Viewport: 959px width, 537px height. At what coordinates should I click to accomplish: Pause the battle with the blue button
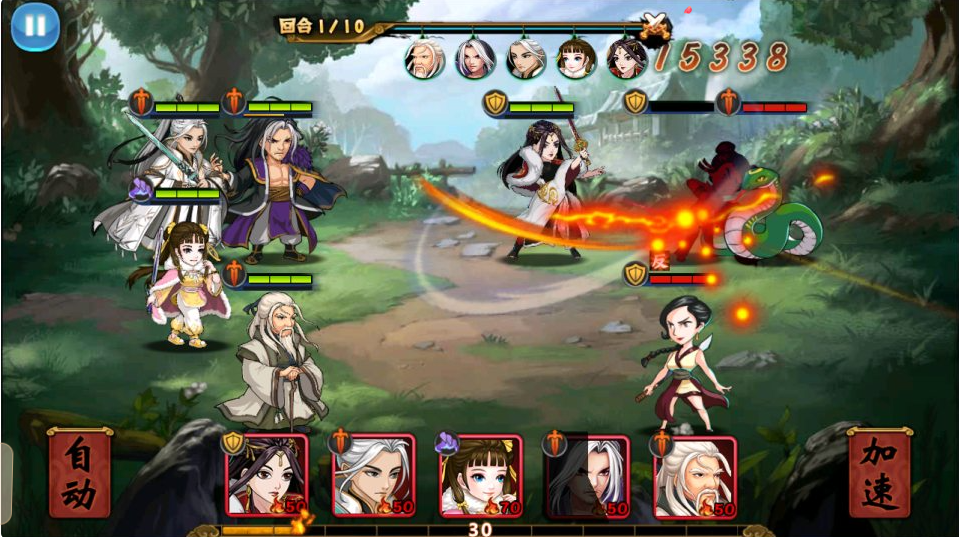point(35,26)
